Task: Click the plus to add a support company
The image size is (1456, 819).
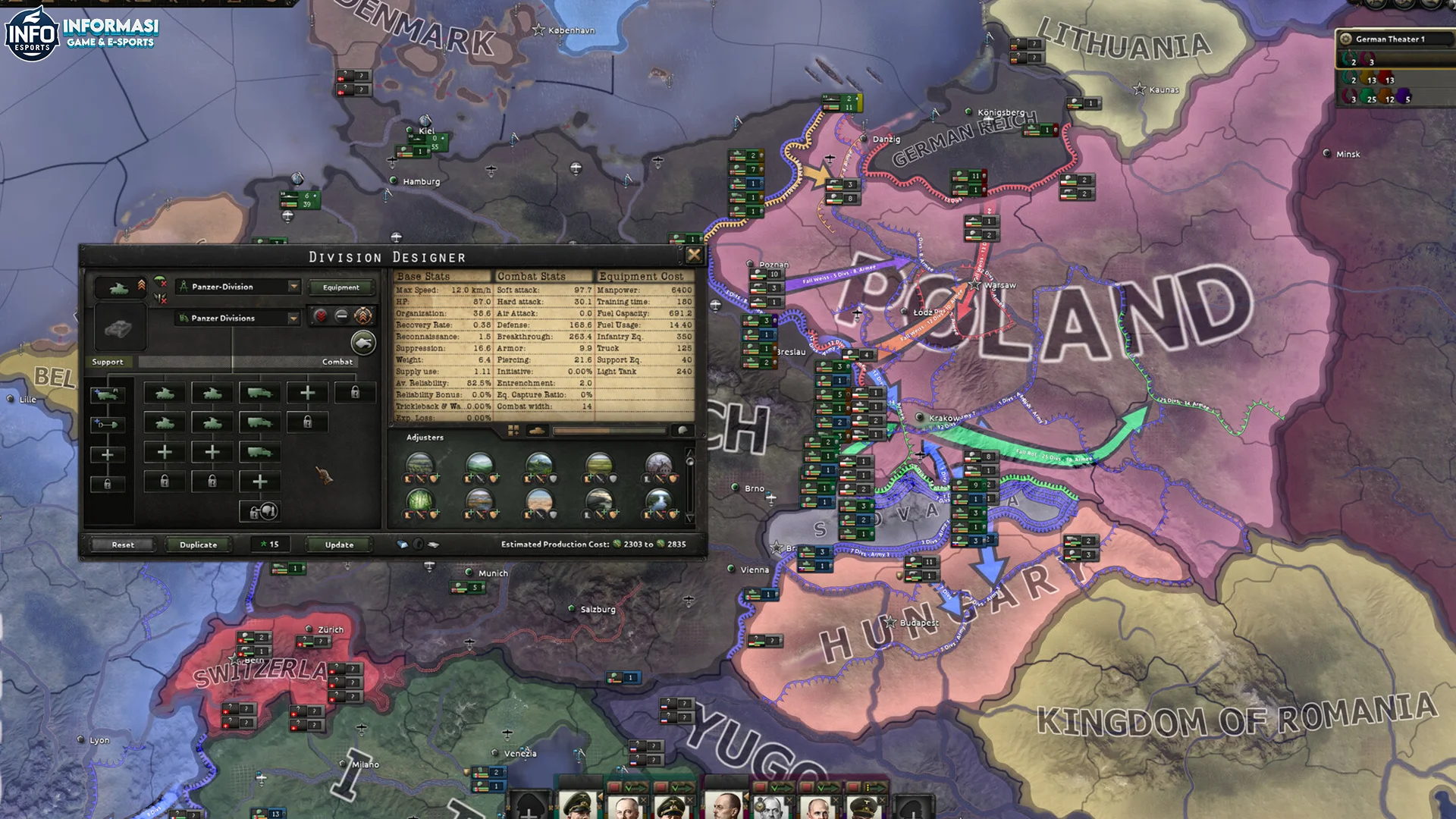Action: point(108,453)
